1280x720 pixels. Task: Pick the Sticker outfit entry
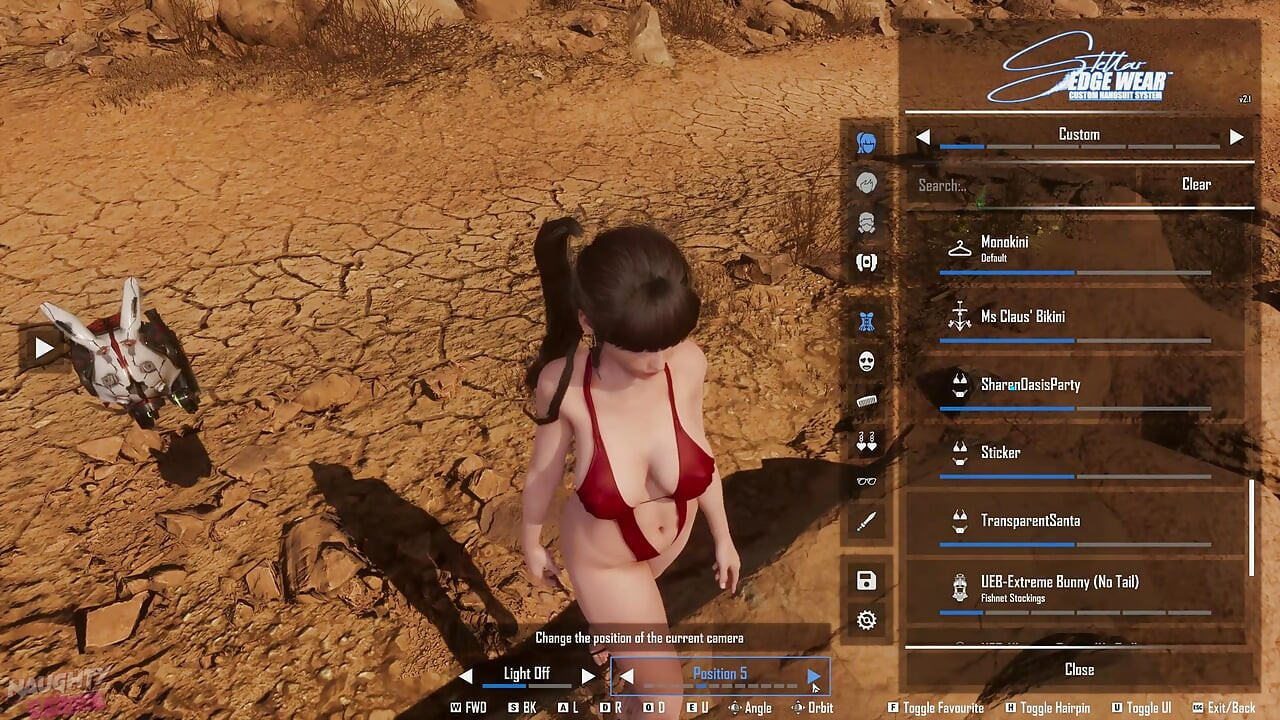(1075, 453)
